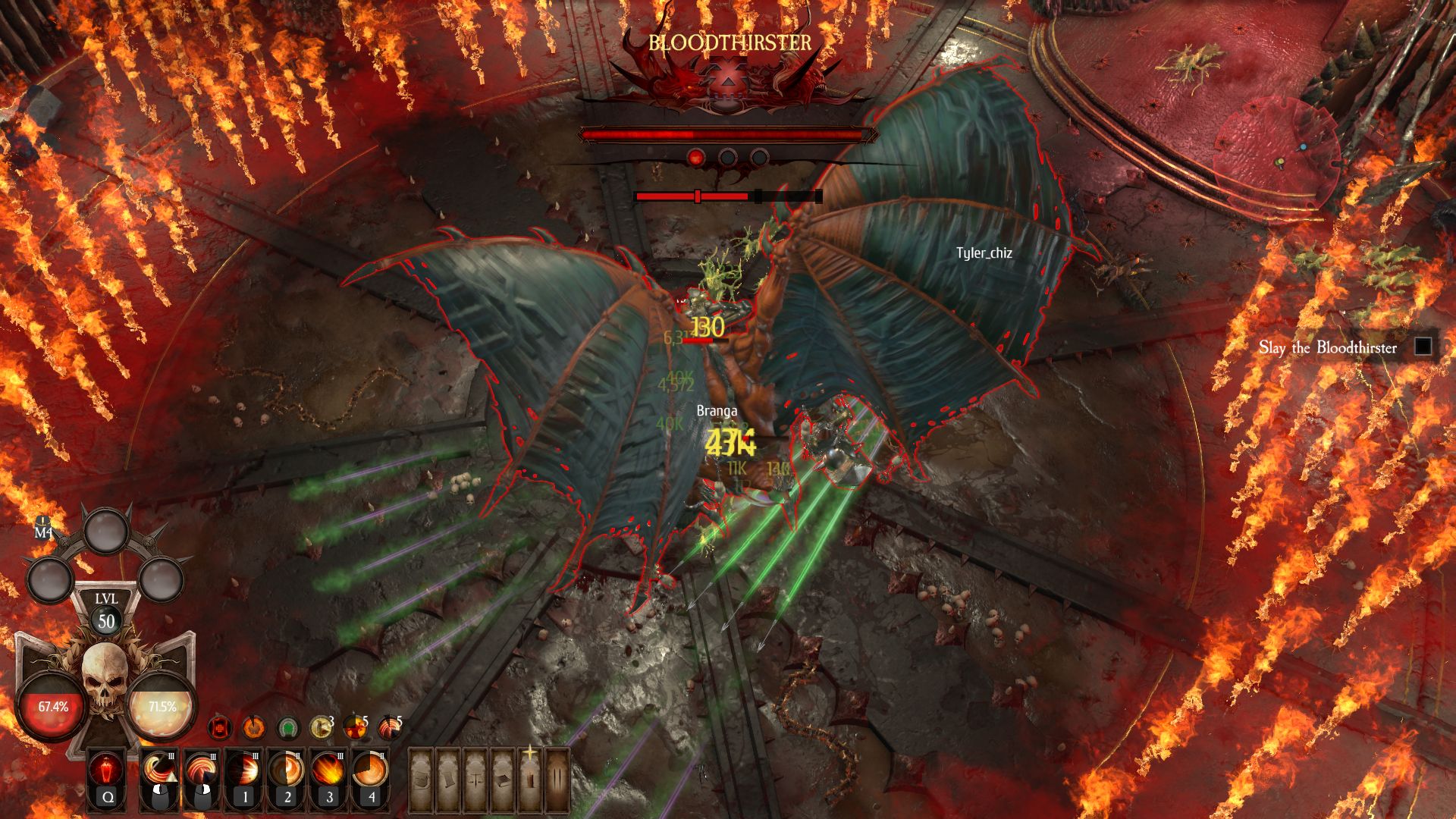Open the parchment sheet menu button

[450, 779]
